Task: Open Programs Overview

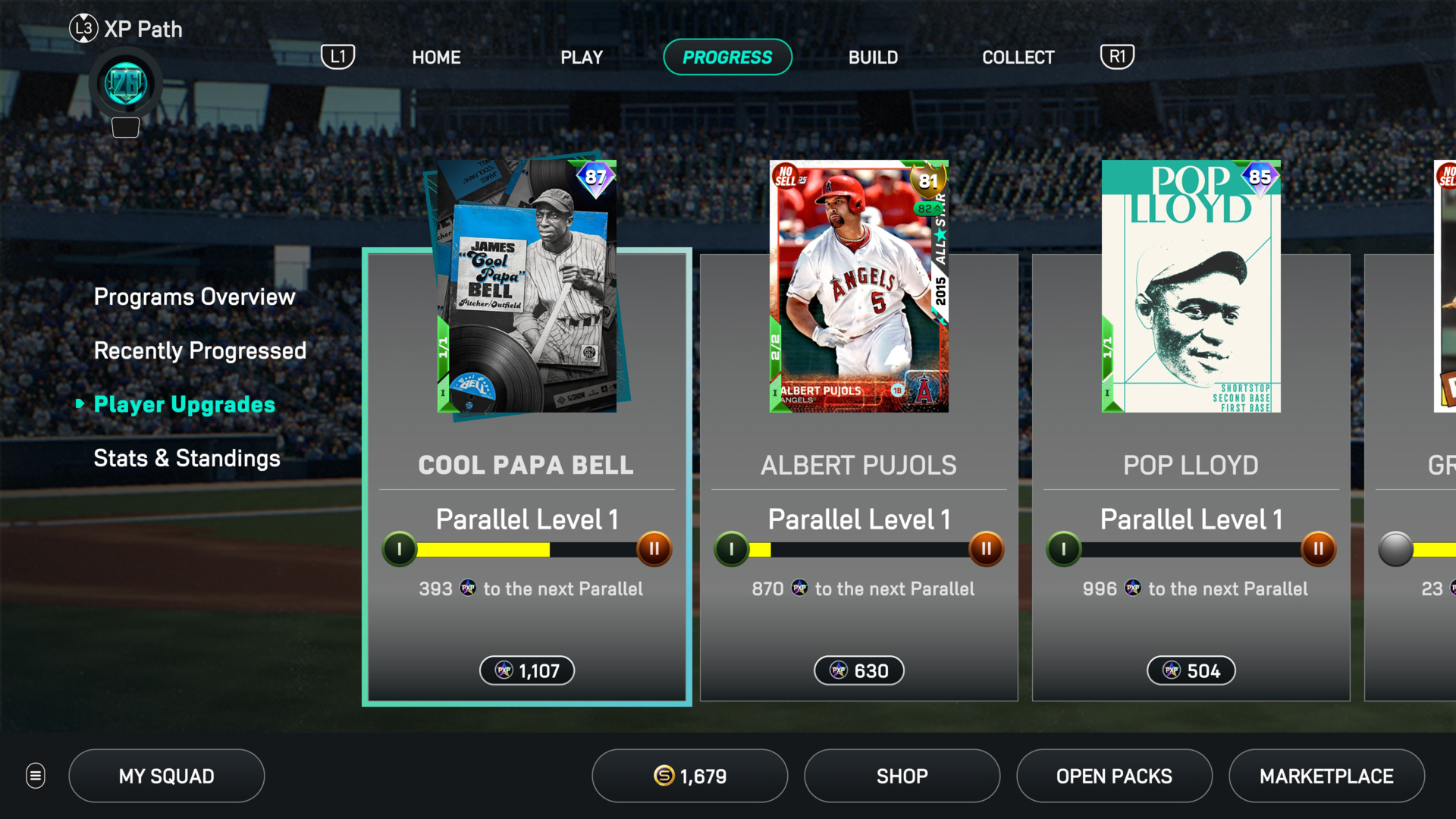Action: pyautogui.click(x=194, y=297)
